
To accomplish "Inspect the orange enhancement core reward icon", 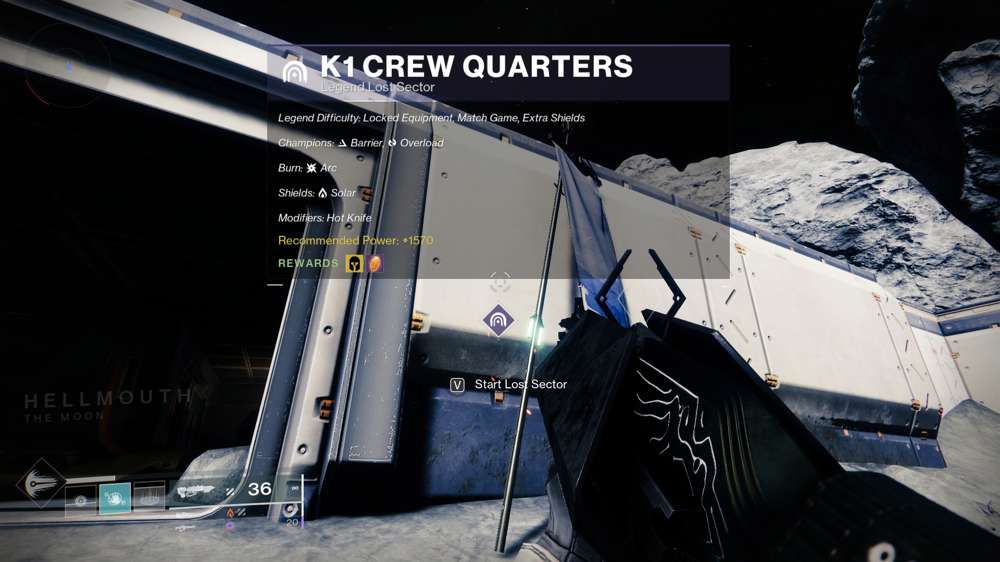I will click(x=374, y=264).
